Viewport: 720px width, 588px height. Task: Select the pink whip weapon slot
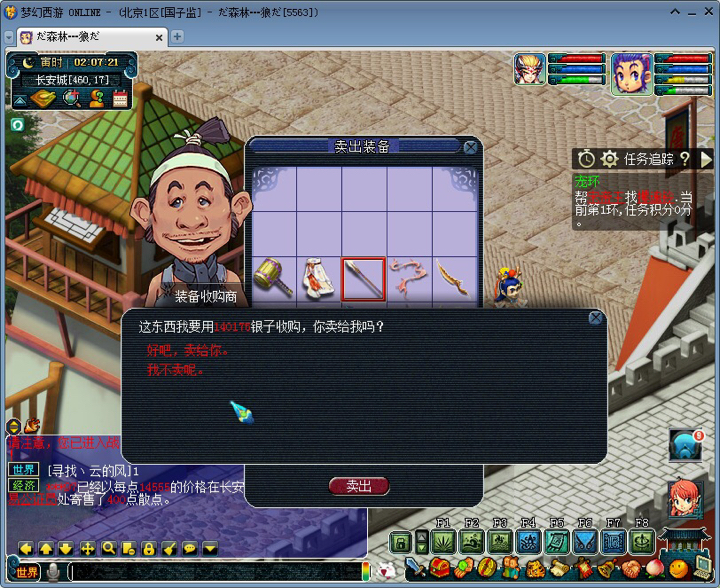408,278
